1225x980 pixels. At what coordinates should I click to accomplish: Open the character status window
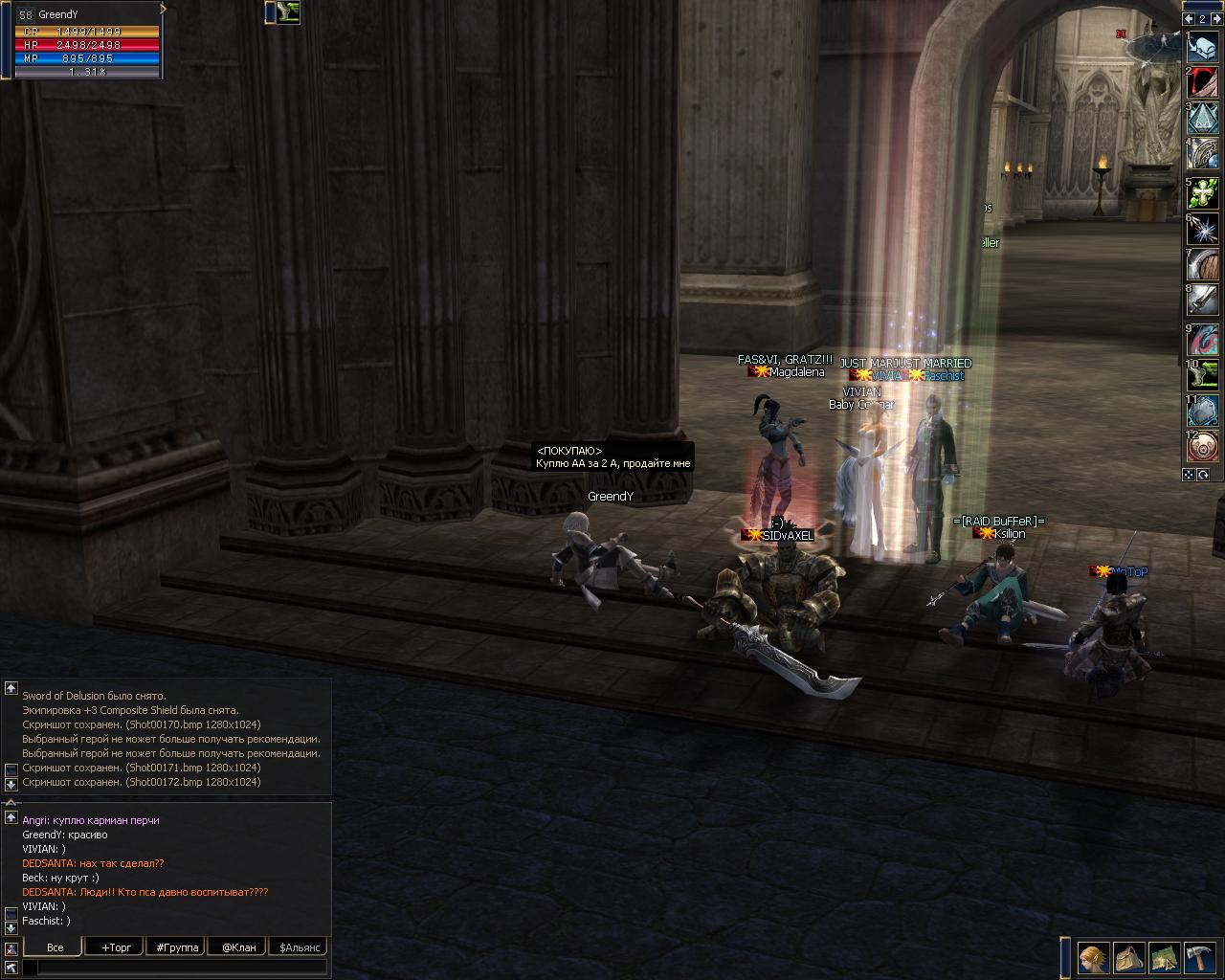pyautogui.click(x=1093, y=958)
